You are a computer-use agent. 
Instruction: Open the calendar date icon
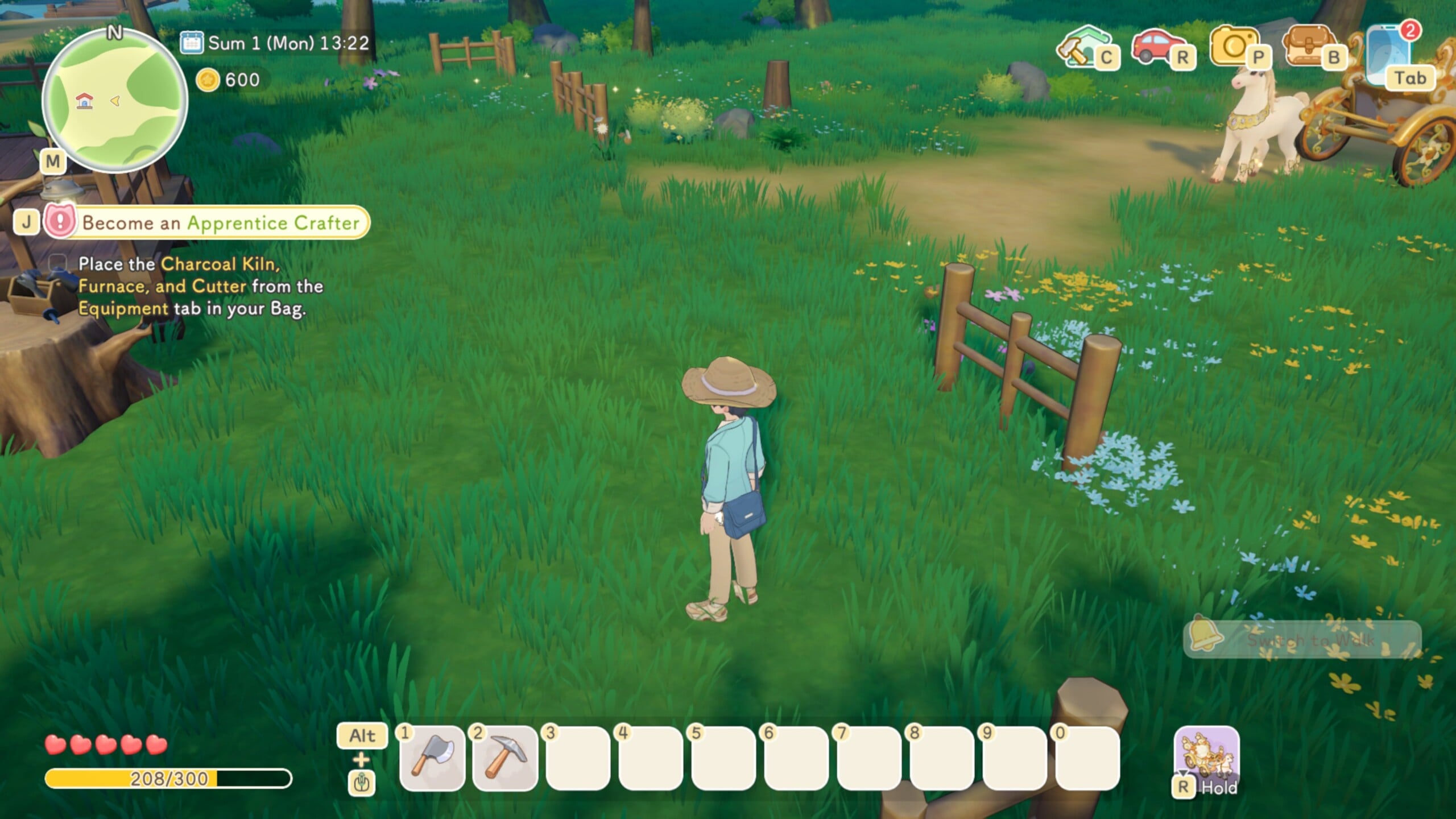(x=191, y=43)
